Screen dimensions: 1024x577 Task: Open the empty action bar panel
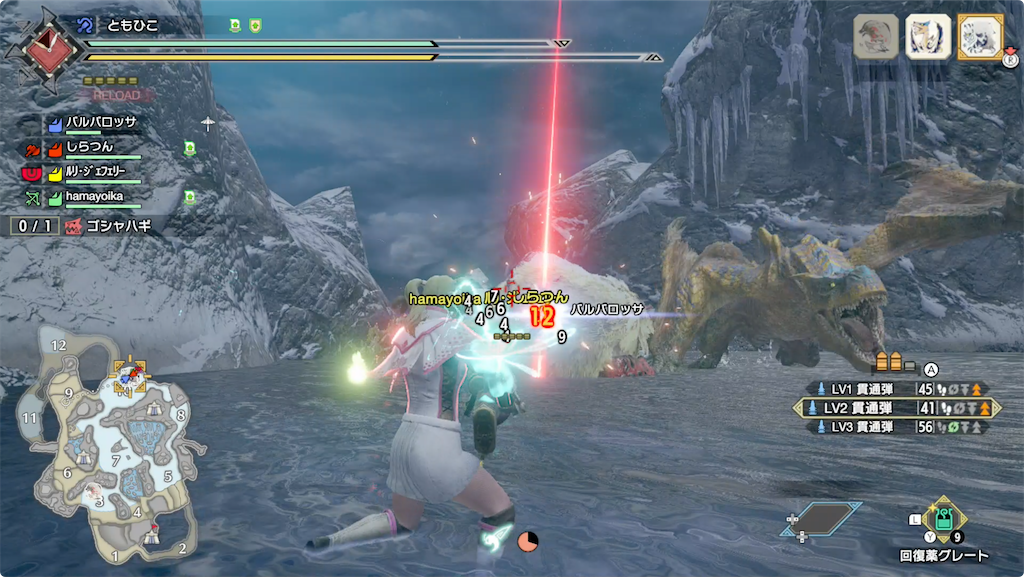click(x=824, y=518)
